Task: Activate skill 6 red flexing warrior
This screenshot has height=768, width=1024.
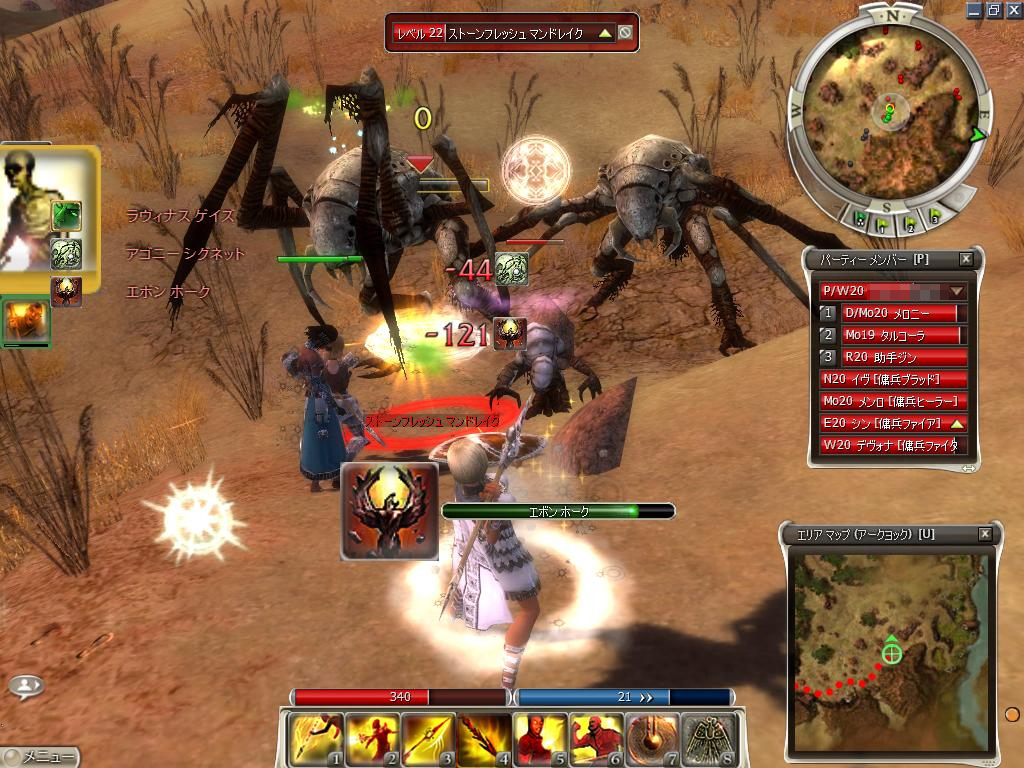Action: point(597,739)
